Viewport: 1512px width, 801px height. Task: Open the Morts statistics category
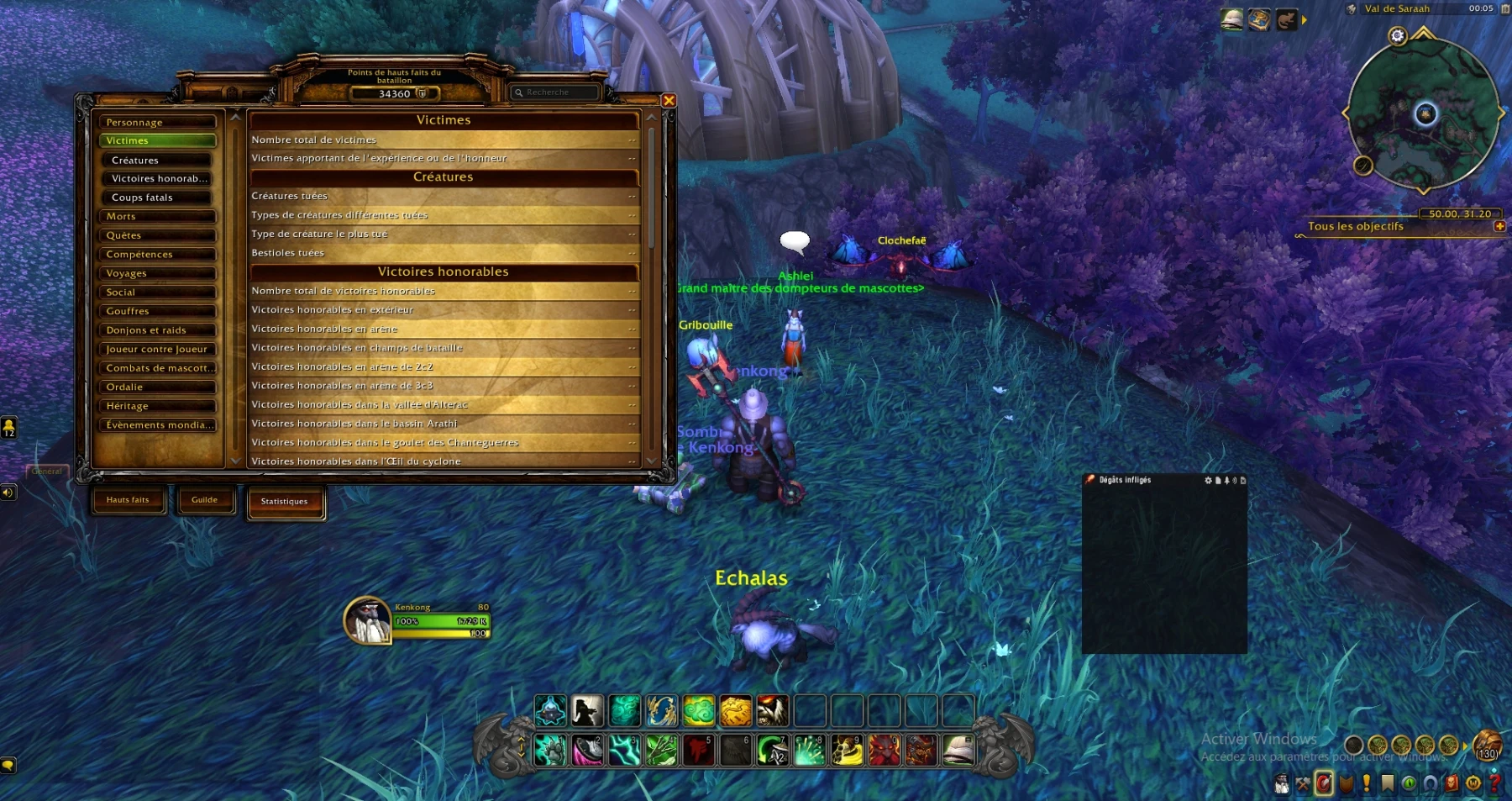157,217
